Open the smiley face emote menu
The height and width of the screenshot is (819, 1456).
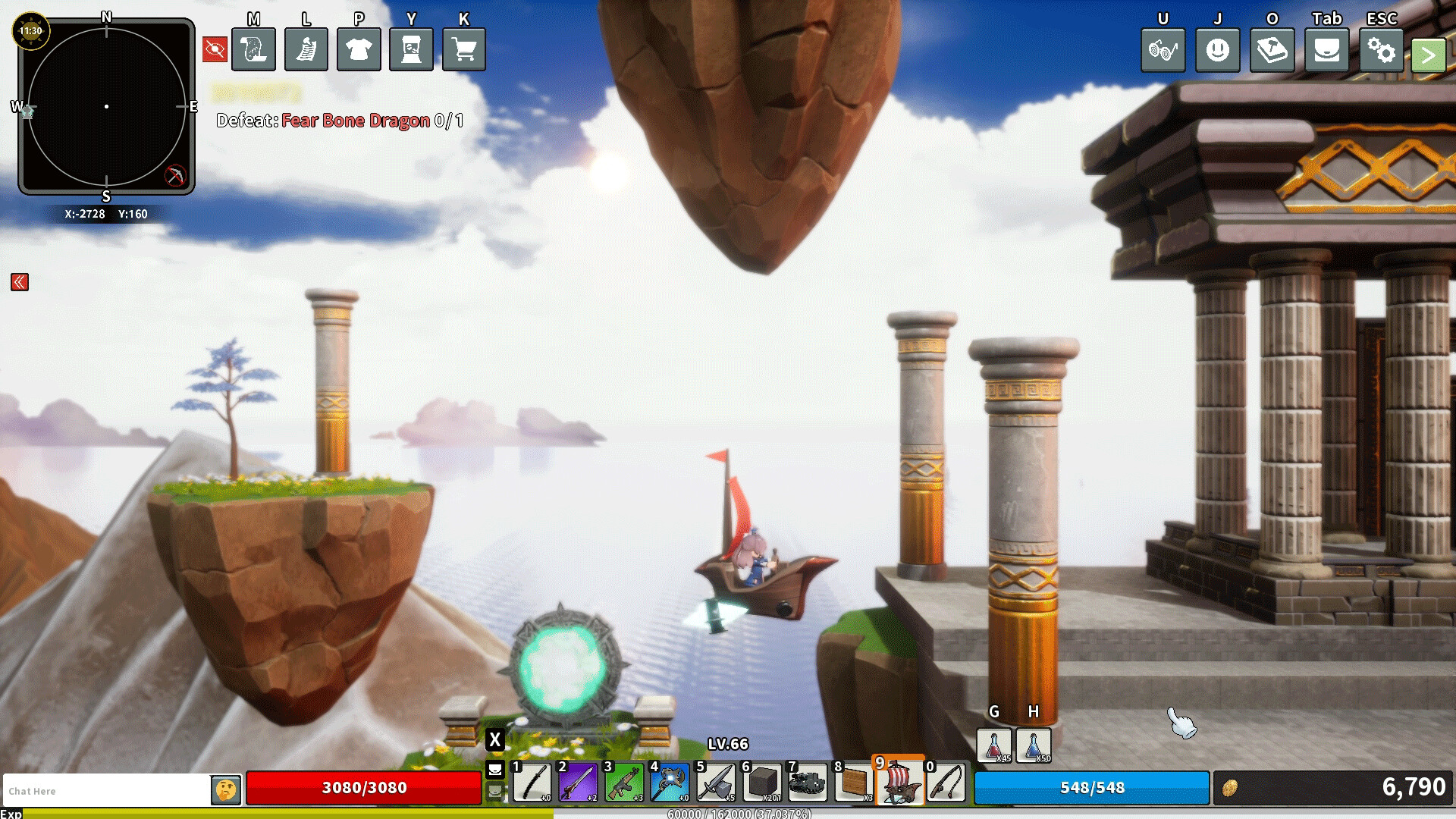click(x=1217, y=51)
